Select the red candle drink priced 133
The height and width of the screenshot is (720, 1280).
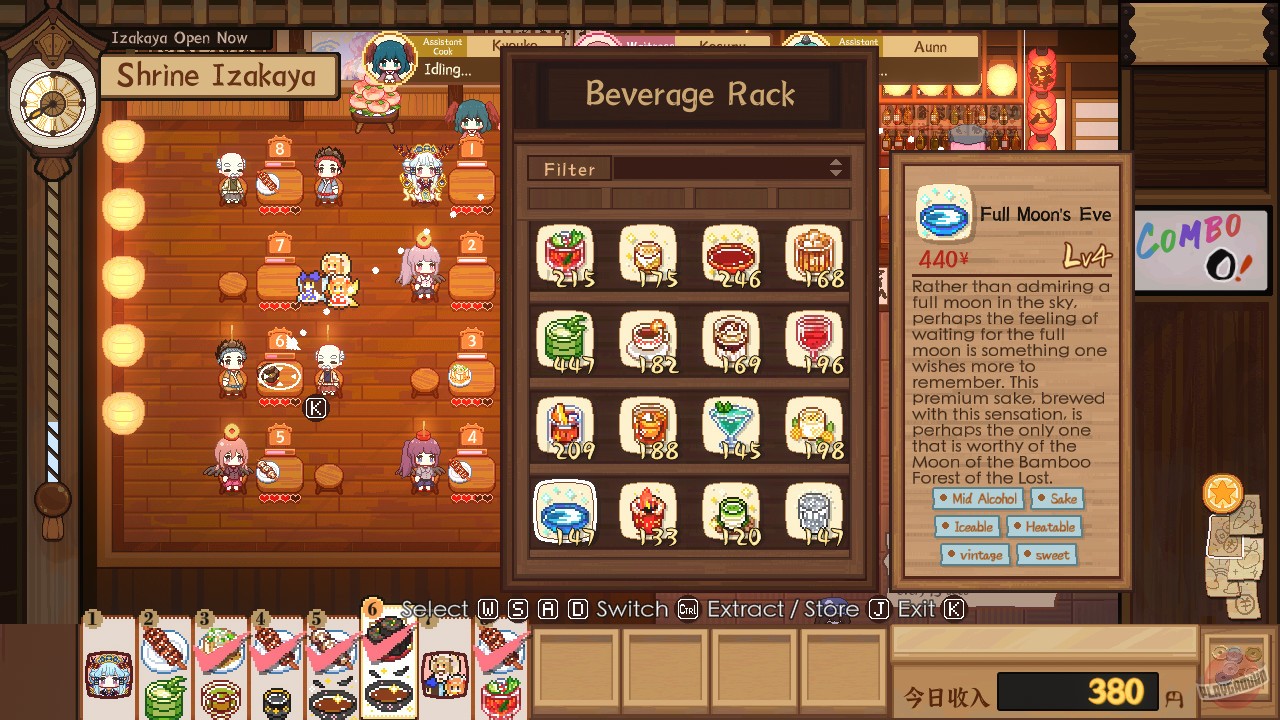[648, 510]
